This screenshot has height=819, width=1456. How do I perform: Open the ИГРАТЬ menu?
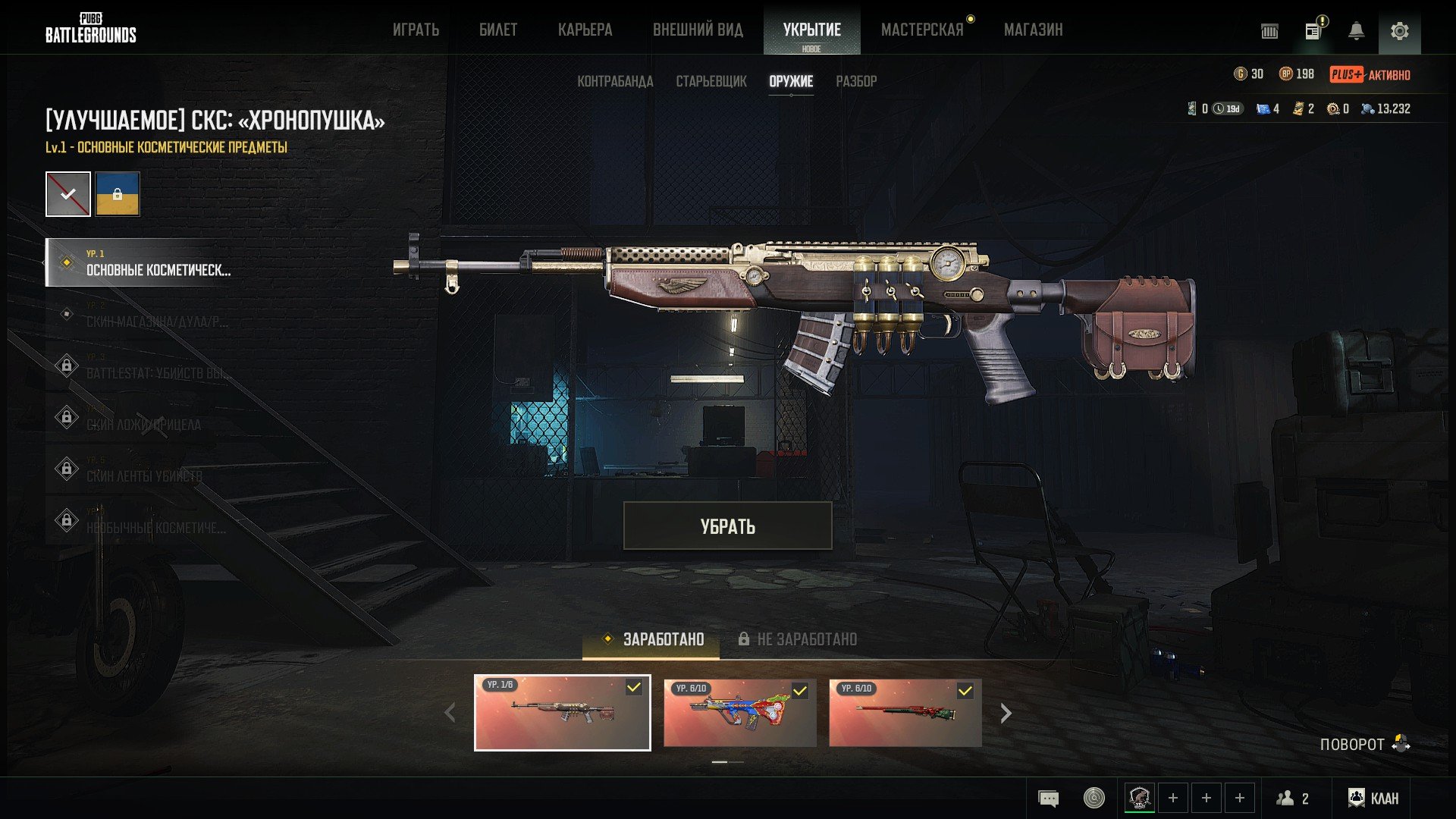click(416, 30)
